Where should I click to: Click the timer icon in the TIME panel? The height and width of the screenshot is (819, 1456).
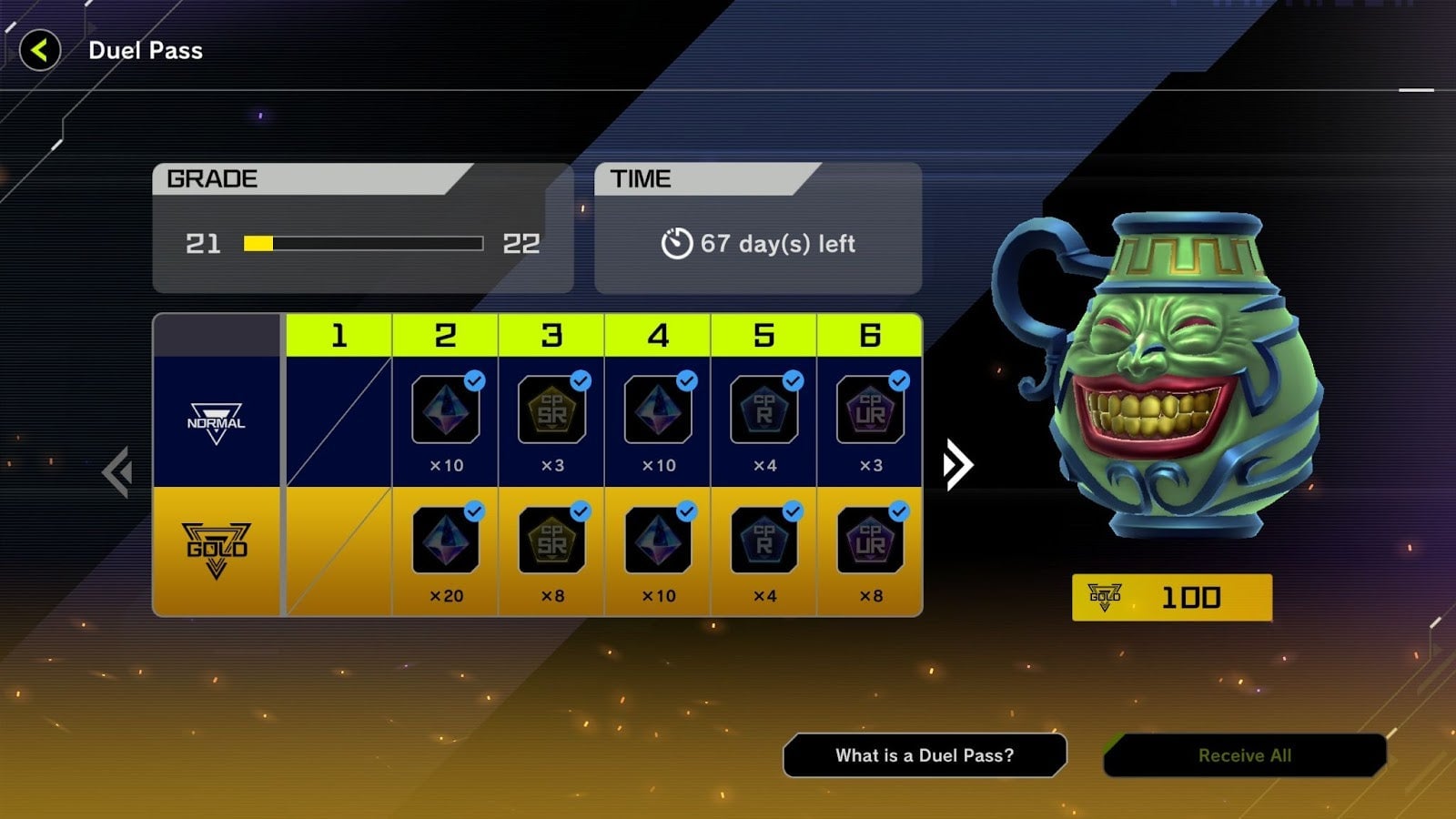click(674, 243)
